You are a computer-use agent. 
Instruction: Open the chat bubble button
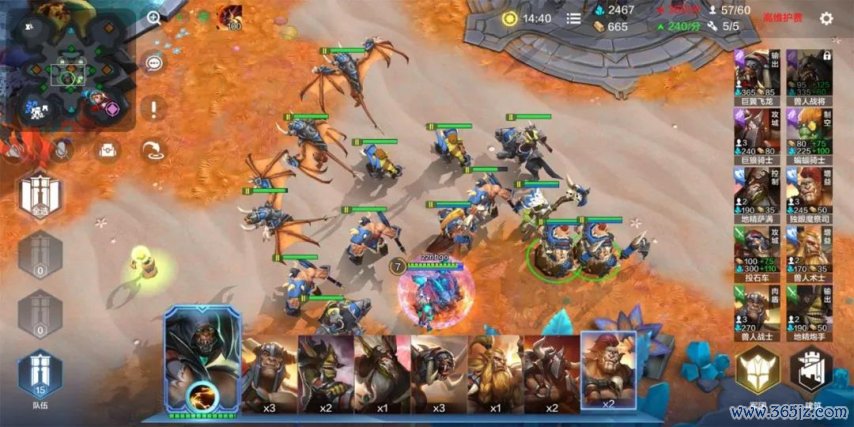pyautogui.click(x=153, y=63)
